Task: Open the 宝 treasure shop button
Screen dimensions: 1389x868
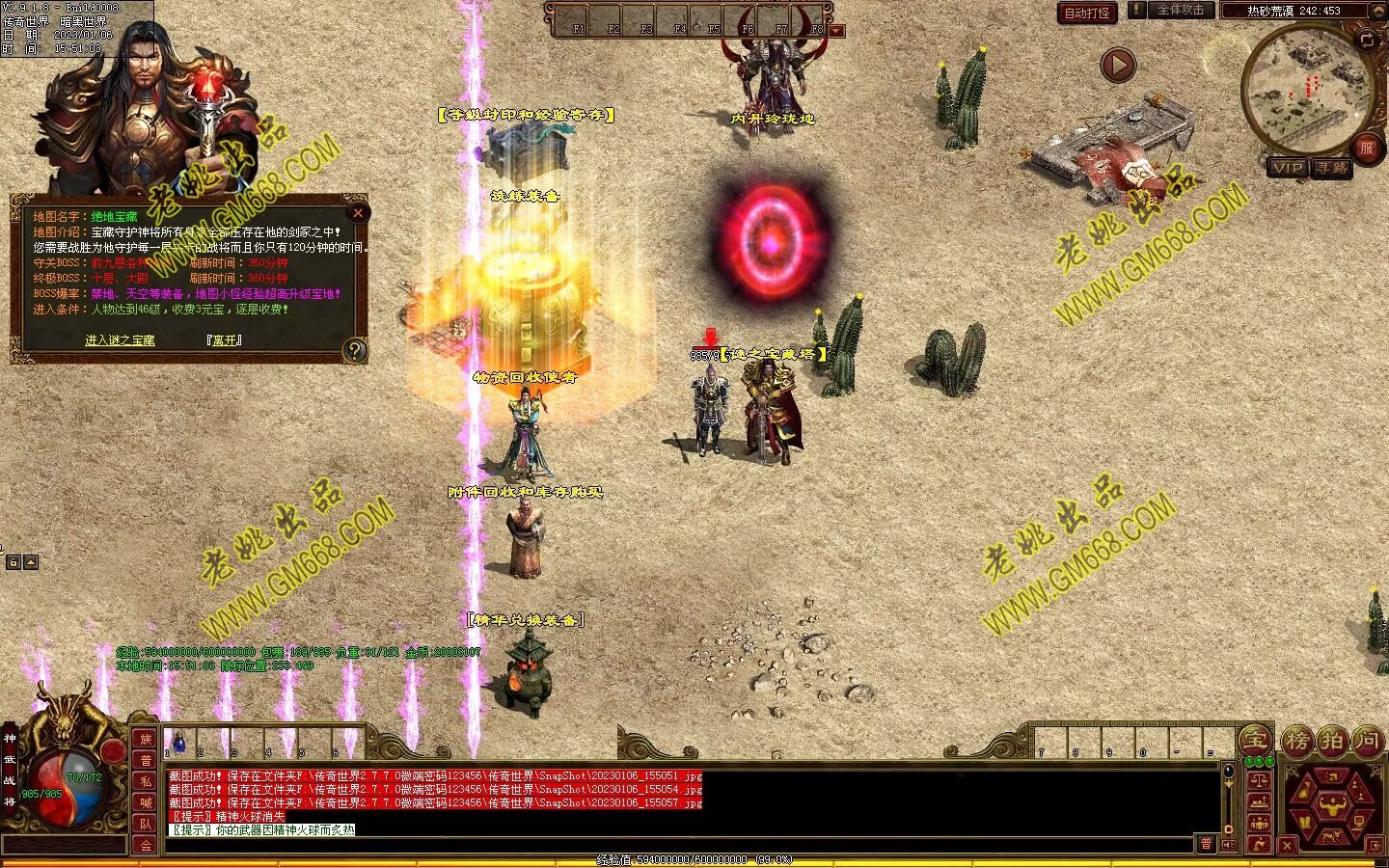Action: coord(1255,741)
